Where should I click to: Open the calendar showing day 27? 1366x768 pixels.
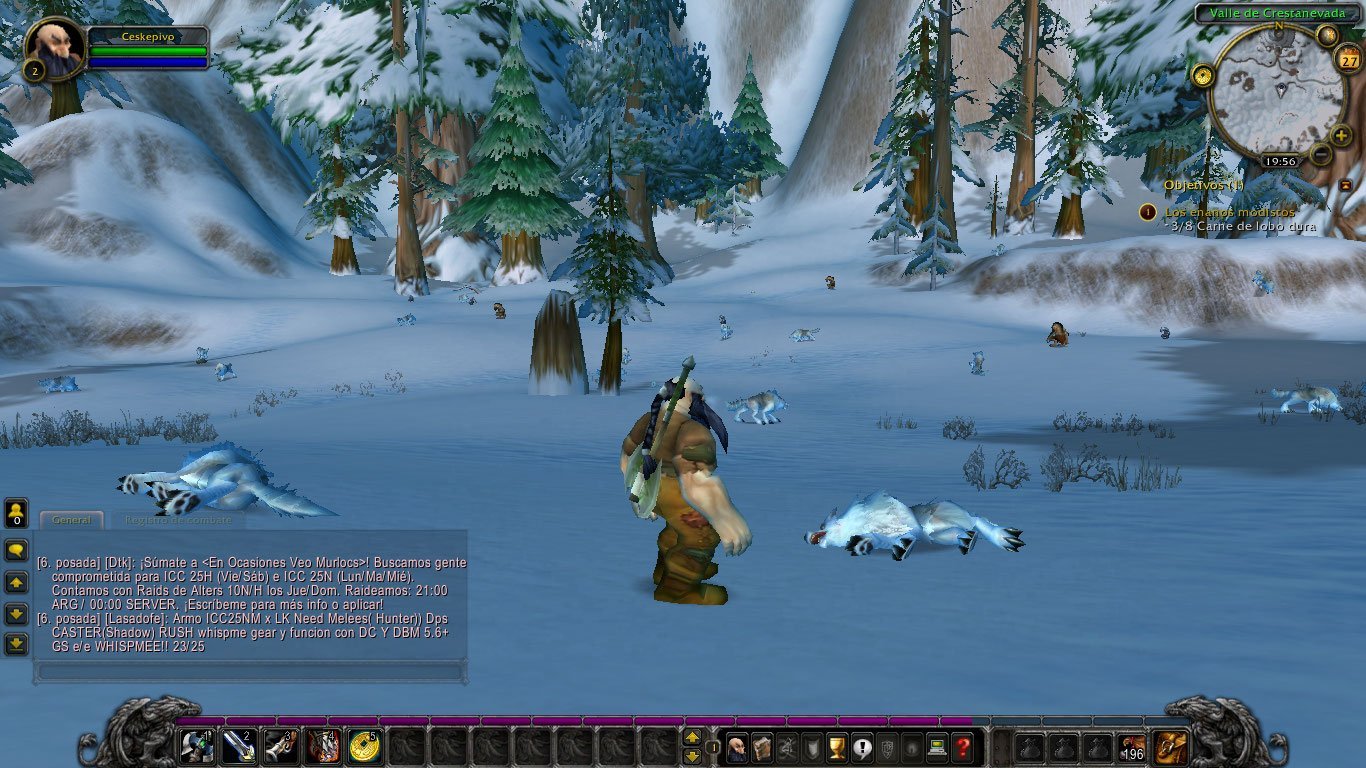coord(1347,62)
